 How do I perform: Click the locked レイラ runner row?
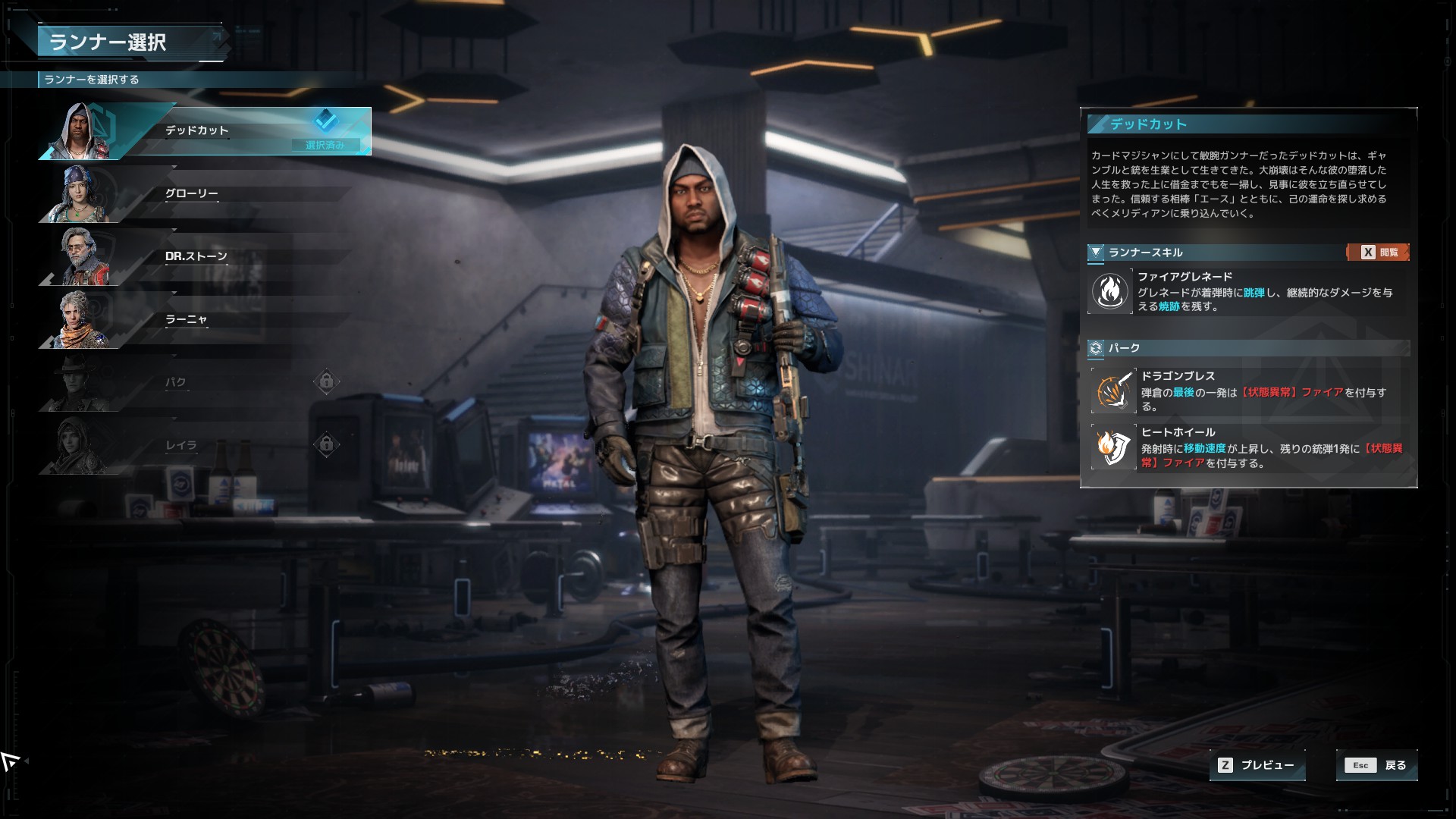pyautogui.click(x=197, y=447)
